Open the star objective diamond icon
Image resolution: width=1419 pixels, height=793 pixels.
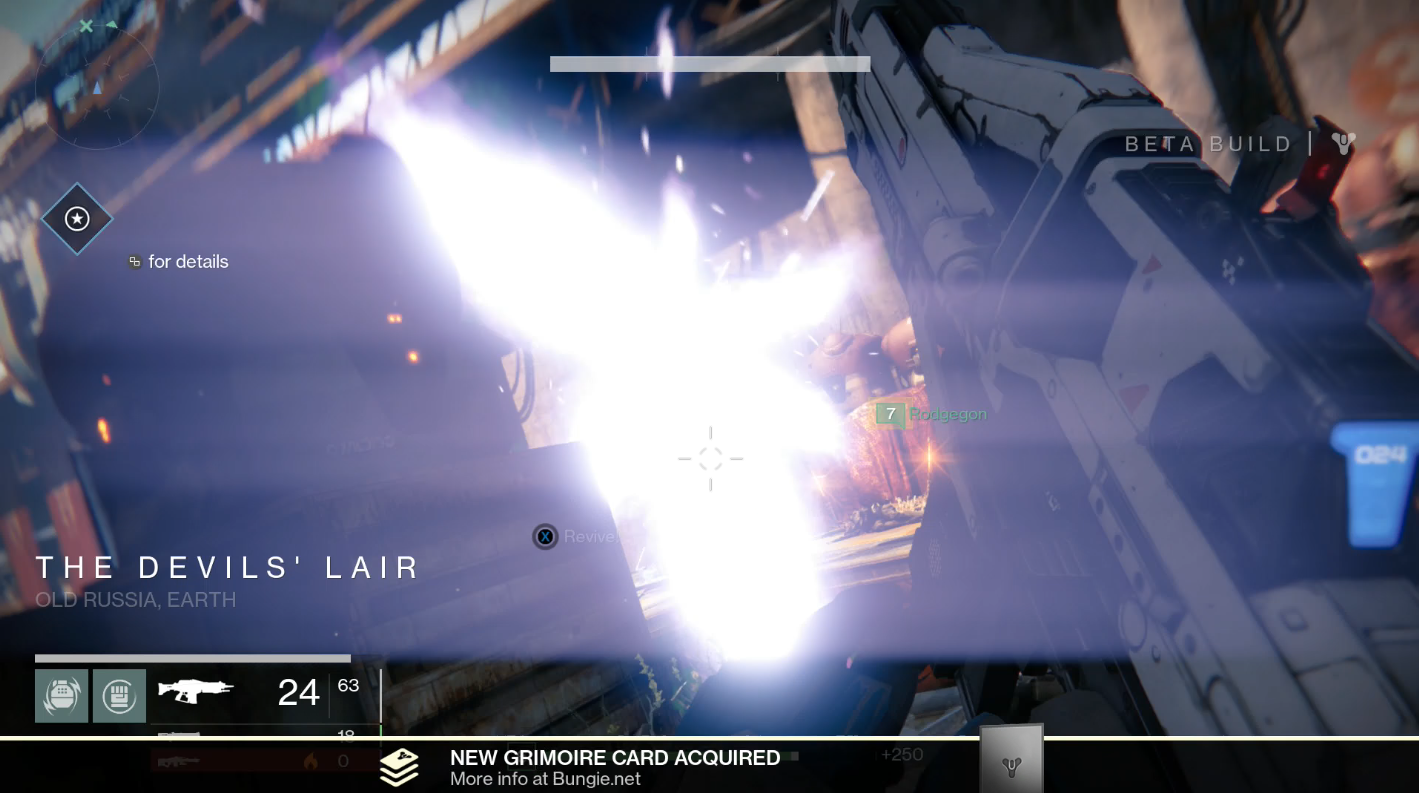(x=77, y=219)
